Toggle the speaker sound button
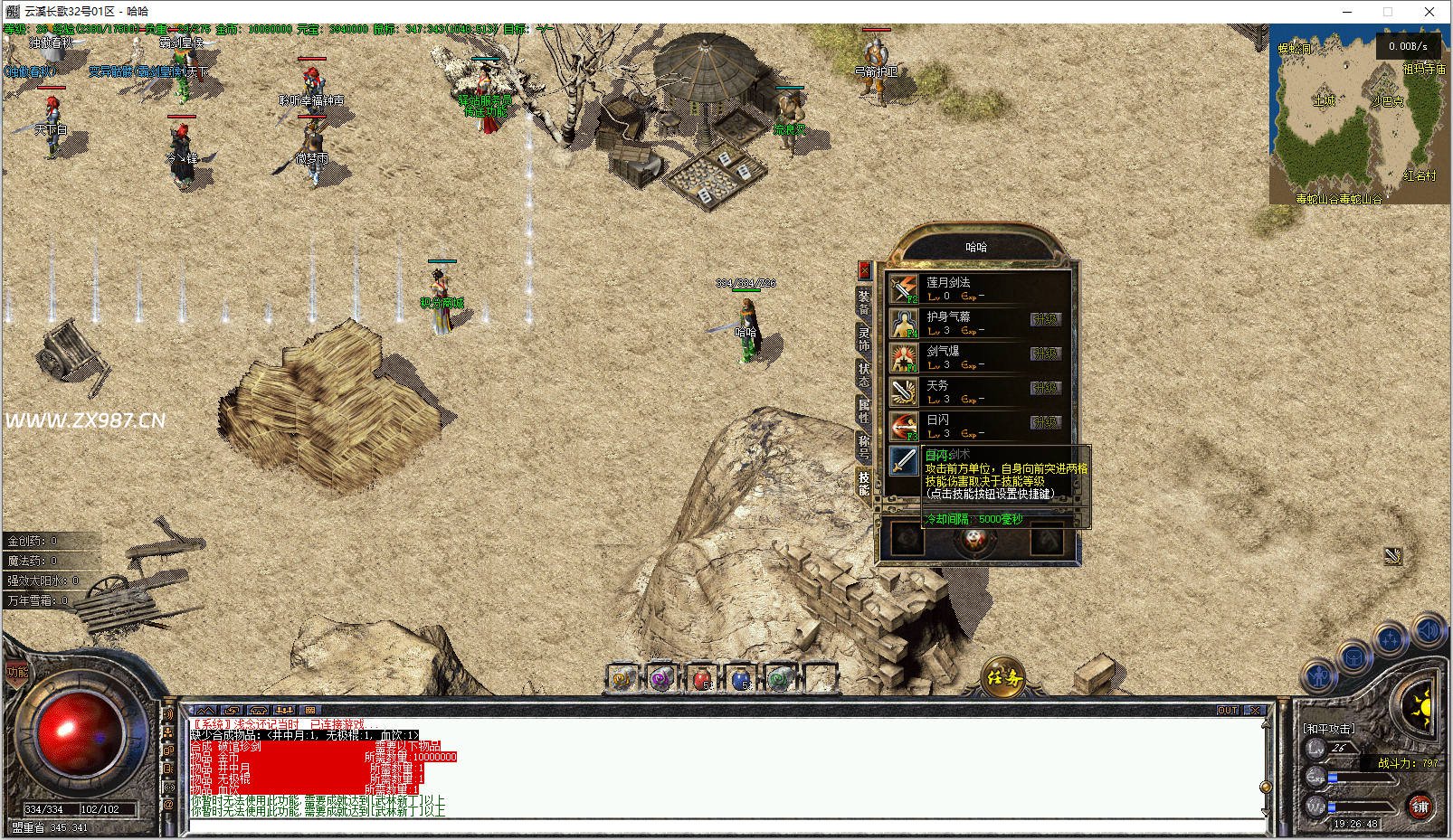Image resolution: width=1453 pixels, height=840 pixels. [1429, 630]
